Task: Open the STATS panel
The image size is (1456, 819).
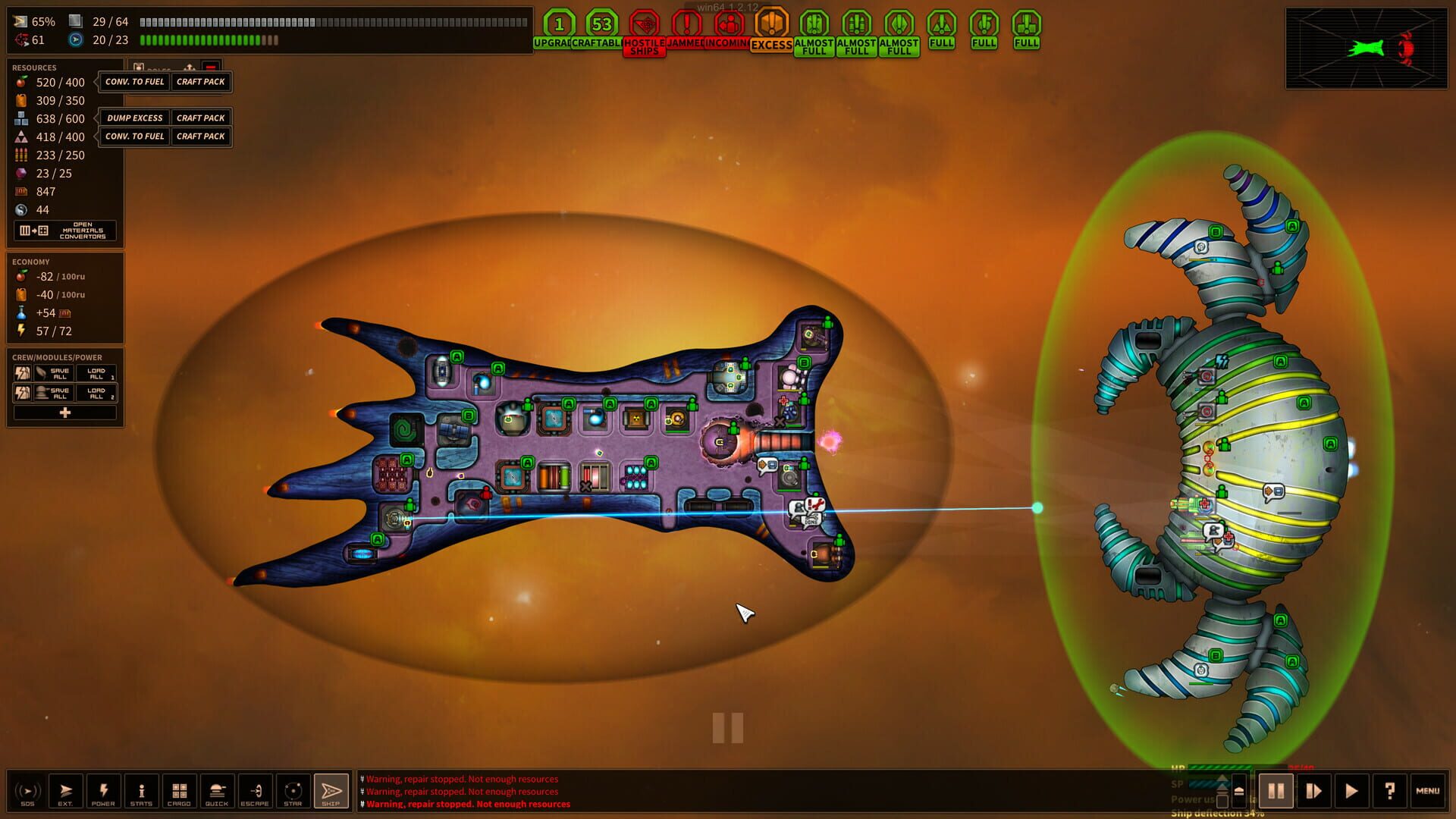Action: click(x=141, y=791)
